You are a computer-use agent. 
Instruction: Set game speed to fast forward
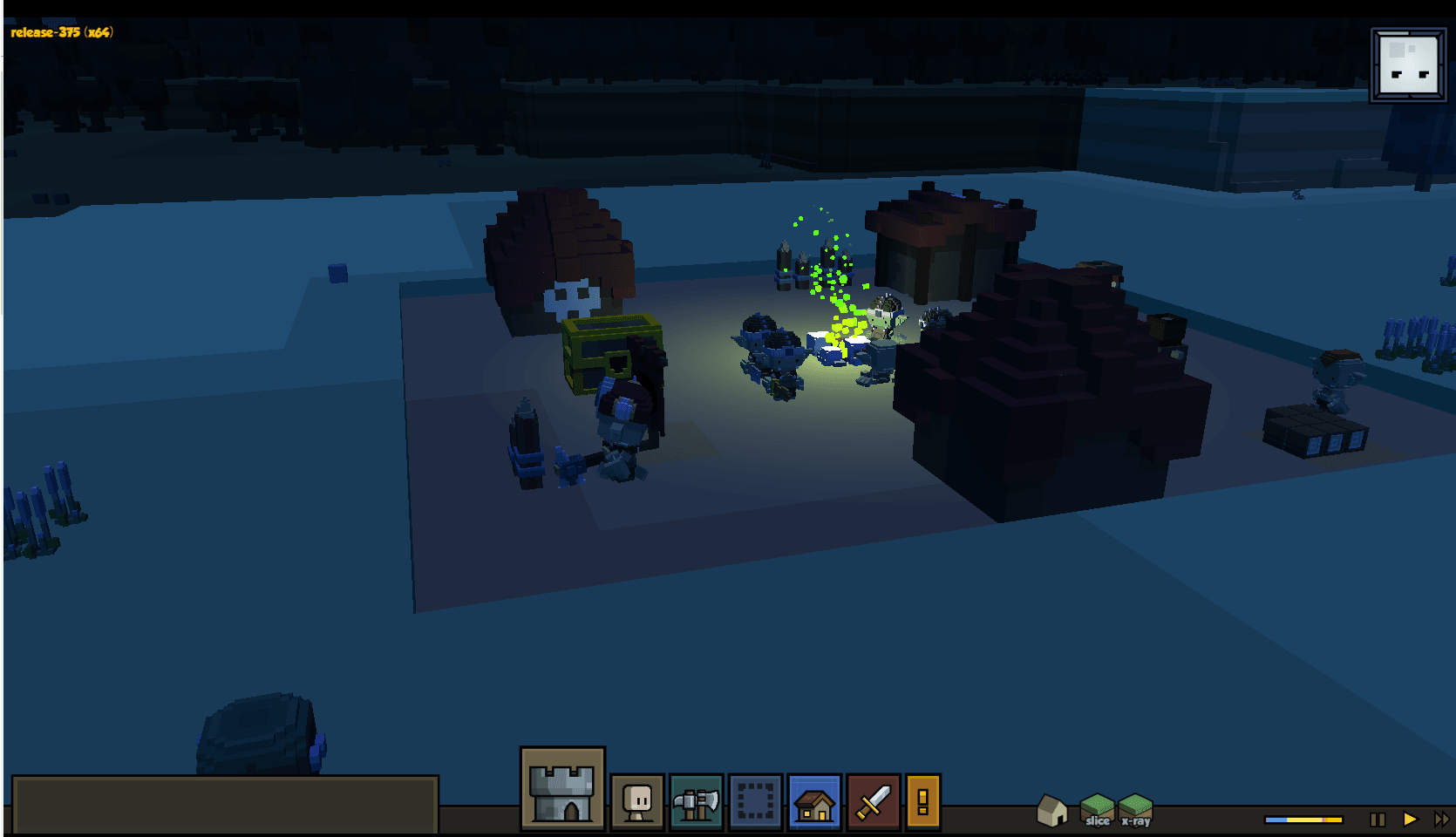click(x=1440, y=820)
